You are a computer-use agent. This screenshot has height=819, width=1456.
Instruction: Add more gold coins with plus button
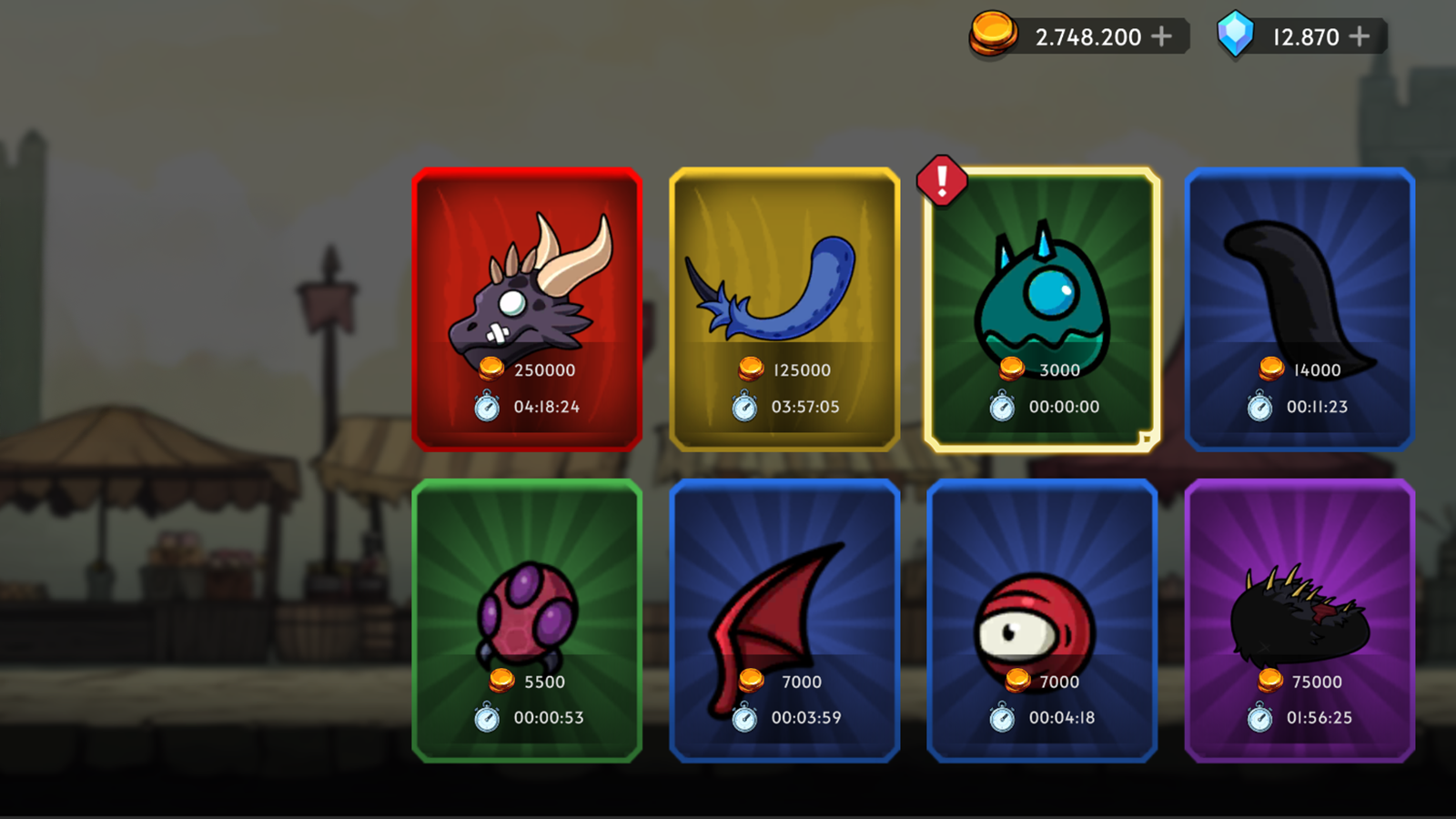1161,36
